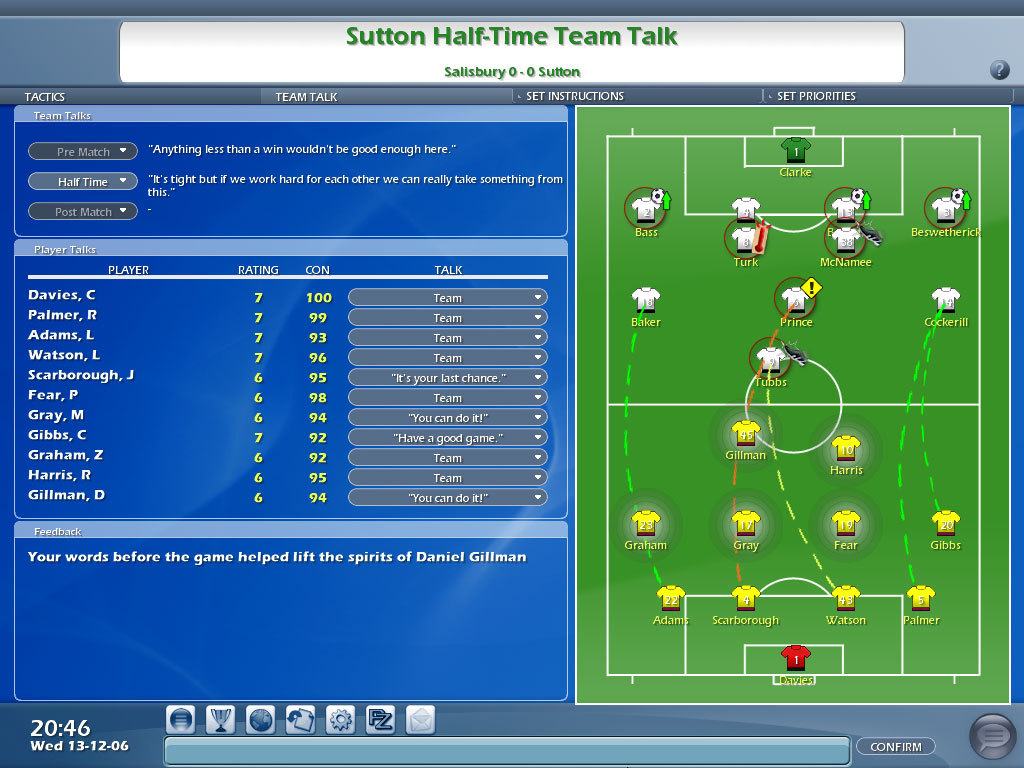
Task: Switch to the Tactics tab
Action: pyautogui.click(x=45, y=97)
